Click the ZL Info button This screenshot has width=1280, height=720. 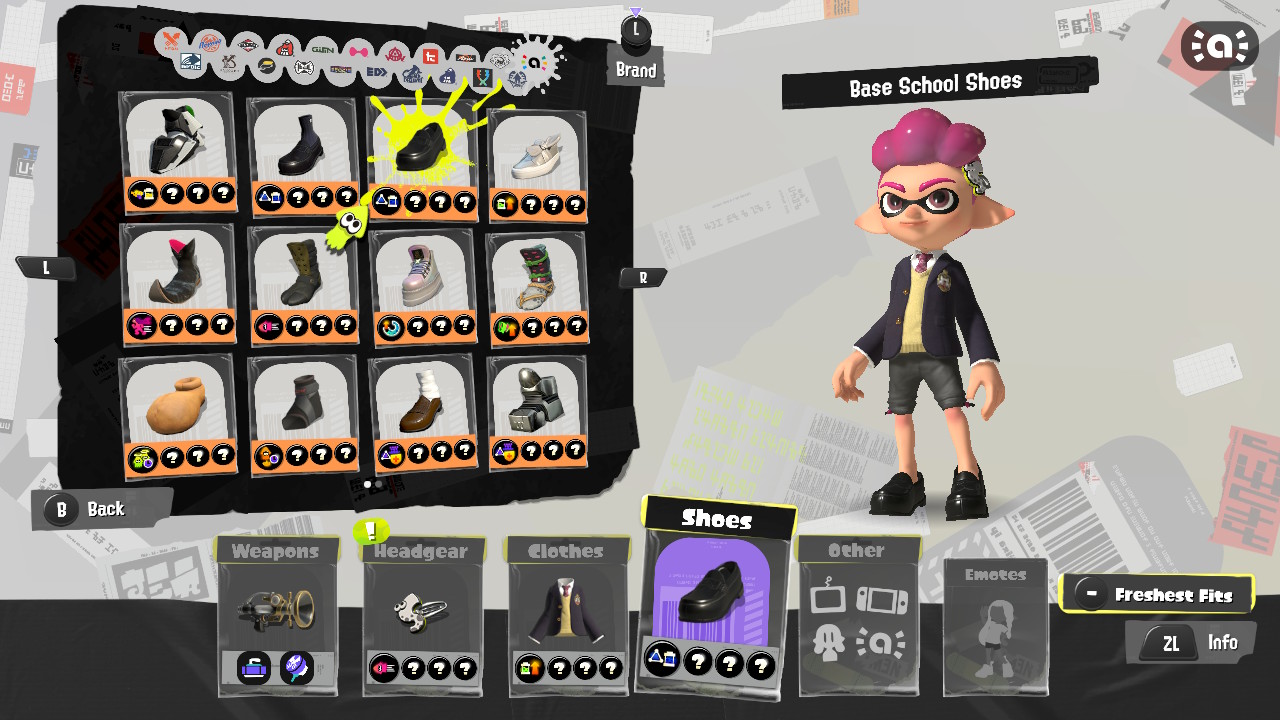click(x=1191, y=643)
